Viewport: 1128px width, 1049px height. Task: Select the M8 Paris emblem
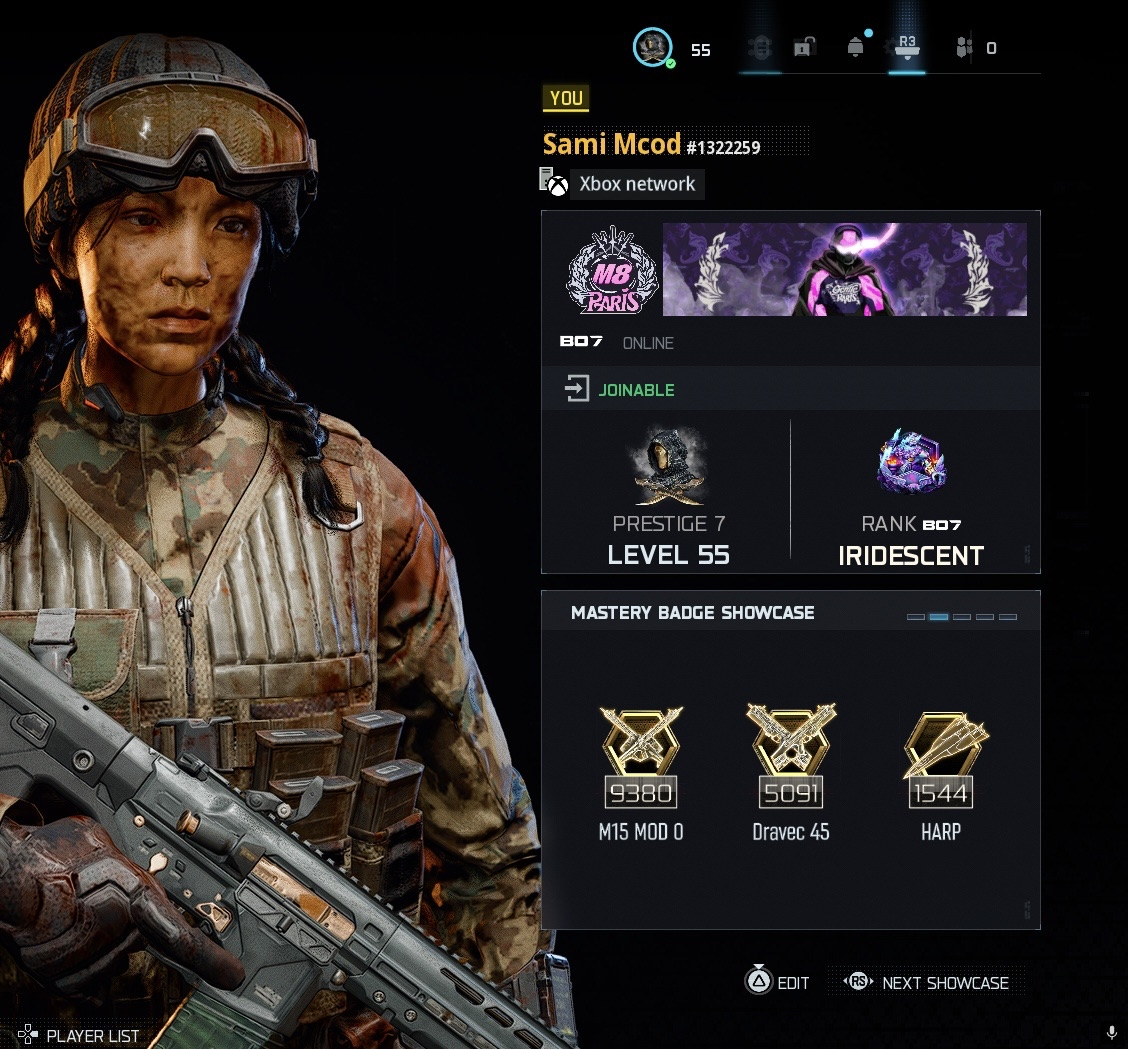coord(612,270)
